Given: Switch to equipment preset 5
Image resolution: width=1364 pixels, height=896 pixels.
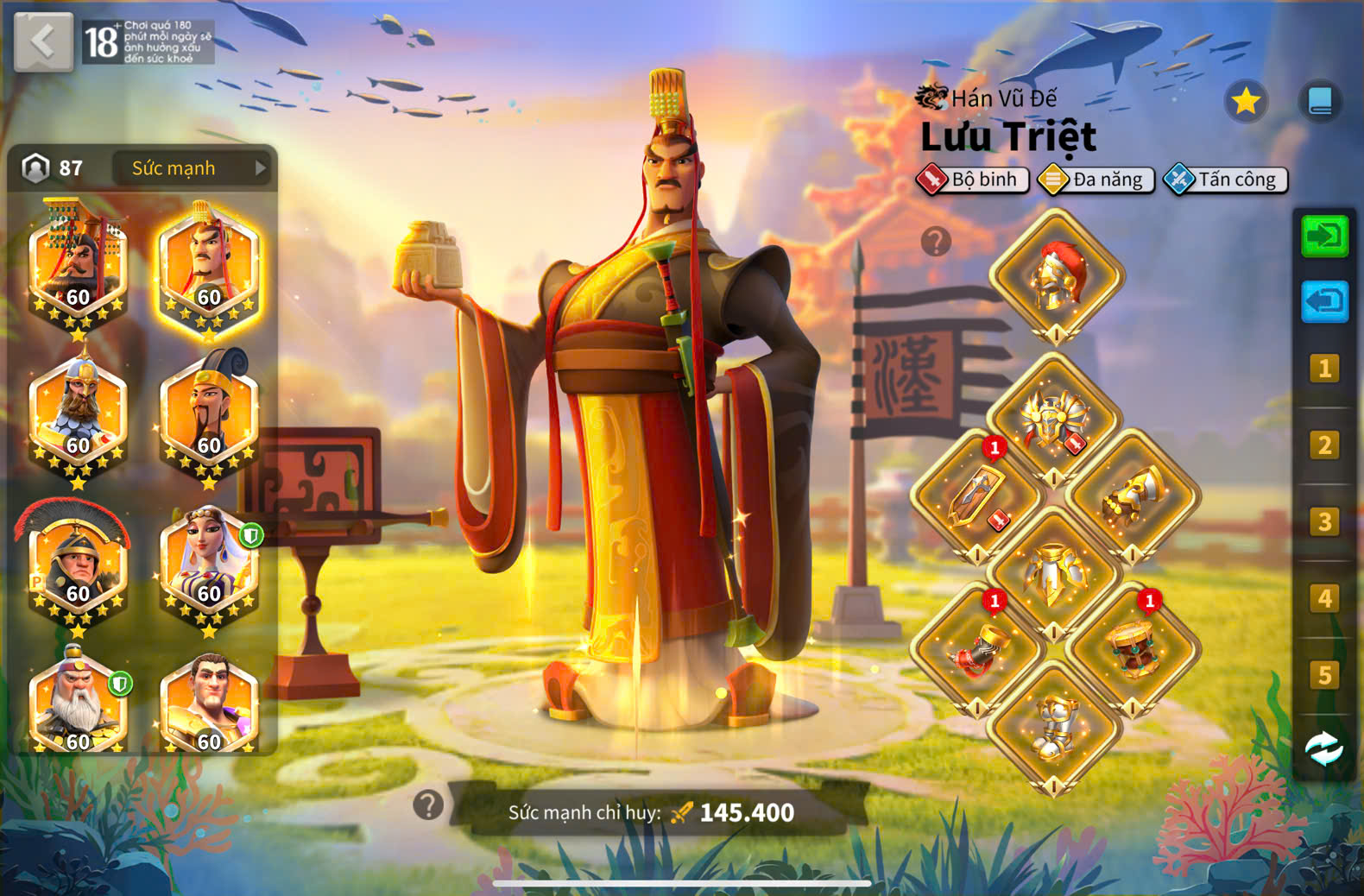Looking at the screenshot, I should tap(1324, 675).
